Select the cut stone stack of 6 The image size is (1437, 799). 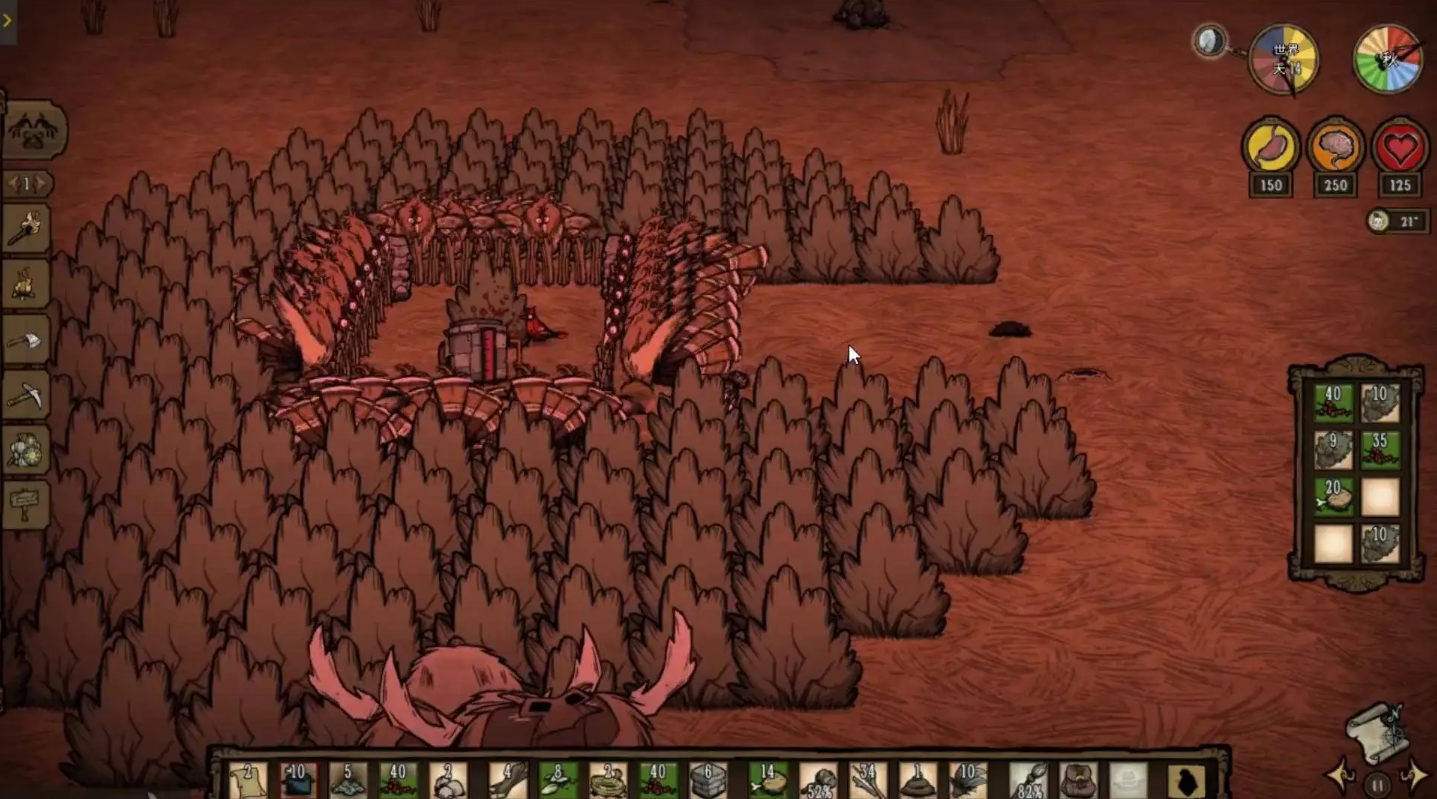coord(708,780)
